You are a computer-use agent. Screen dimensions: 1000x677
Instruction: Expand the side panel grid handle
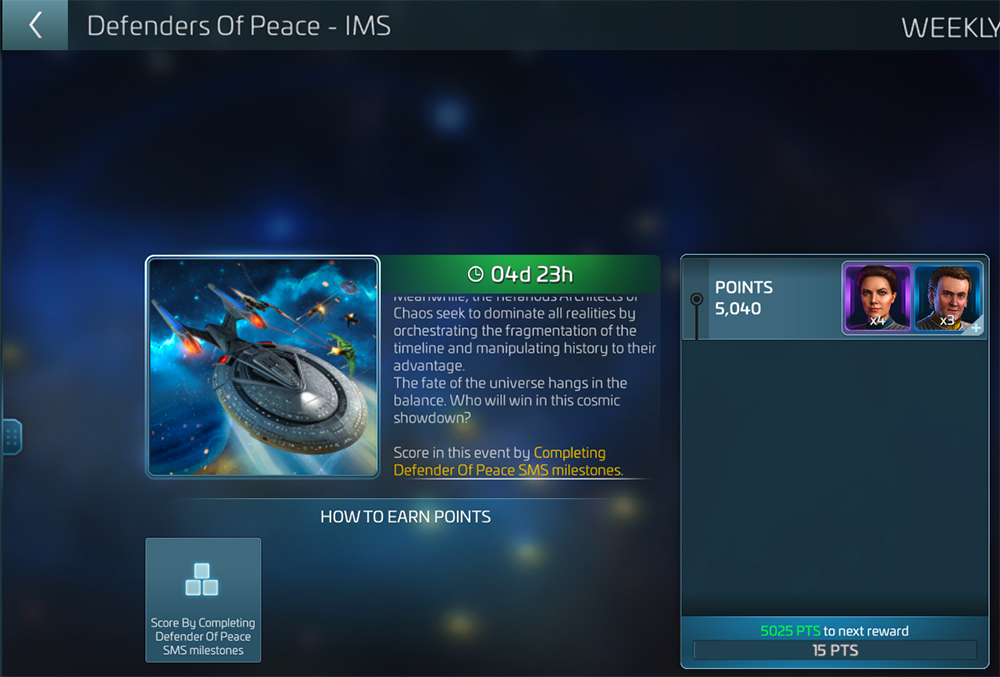[11, 436]
